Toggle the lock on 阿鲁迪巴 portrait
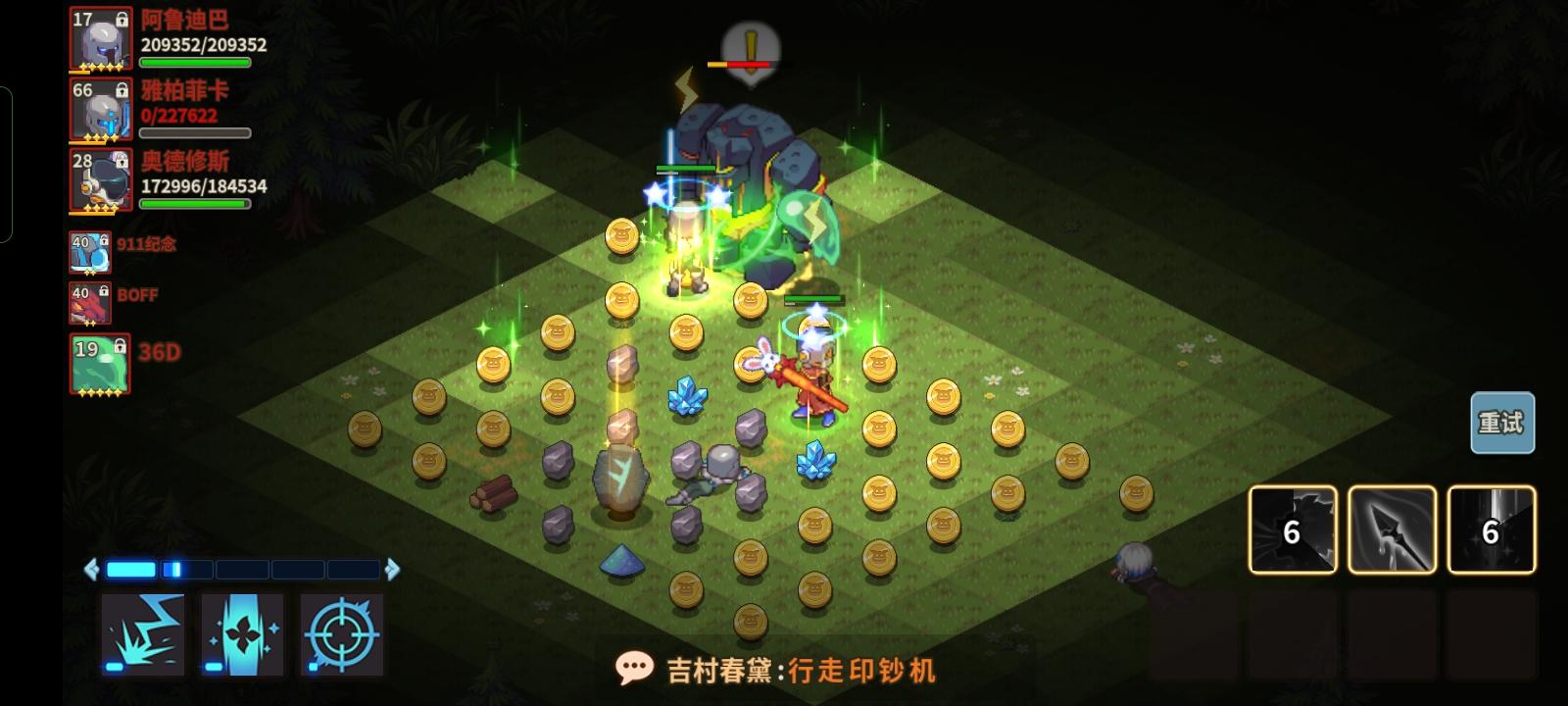Viewport: 1568px width, 706px height. [123, 20]
